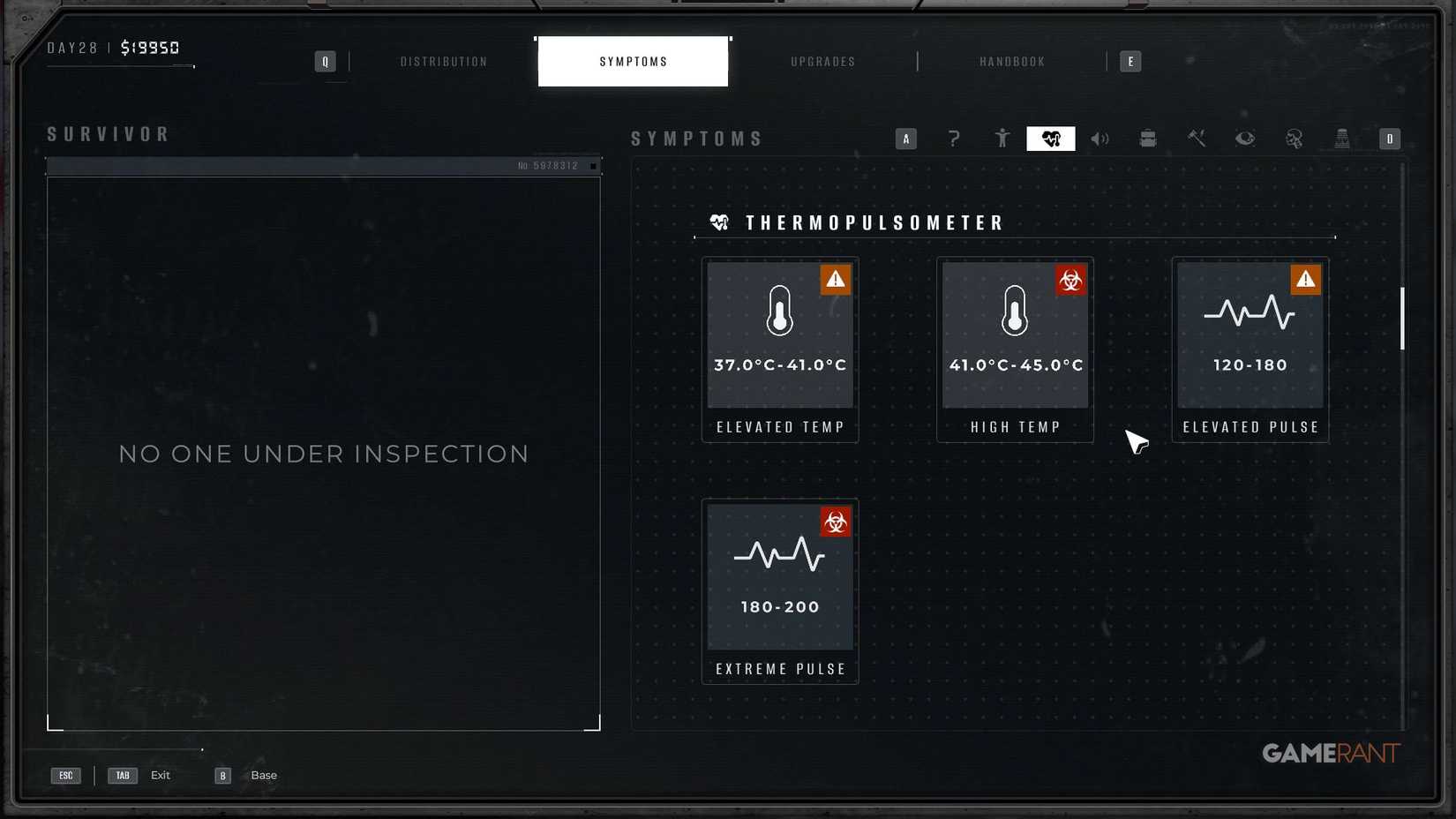The width and height of the screenshot is (1456, 819).
Task: Click the Base option near B key
Action: point(263,775)
